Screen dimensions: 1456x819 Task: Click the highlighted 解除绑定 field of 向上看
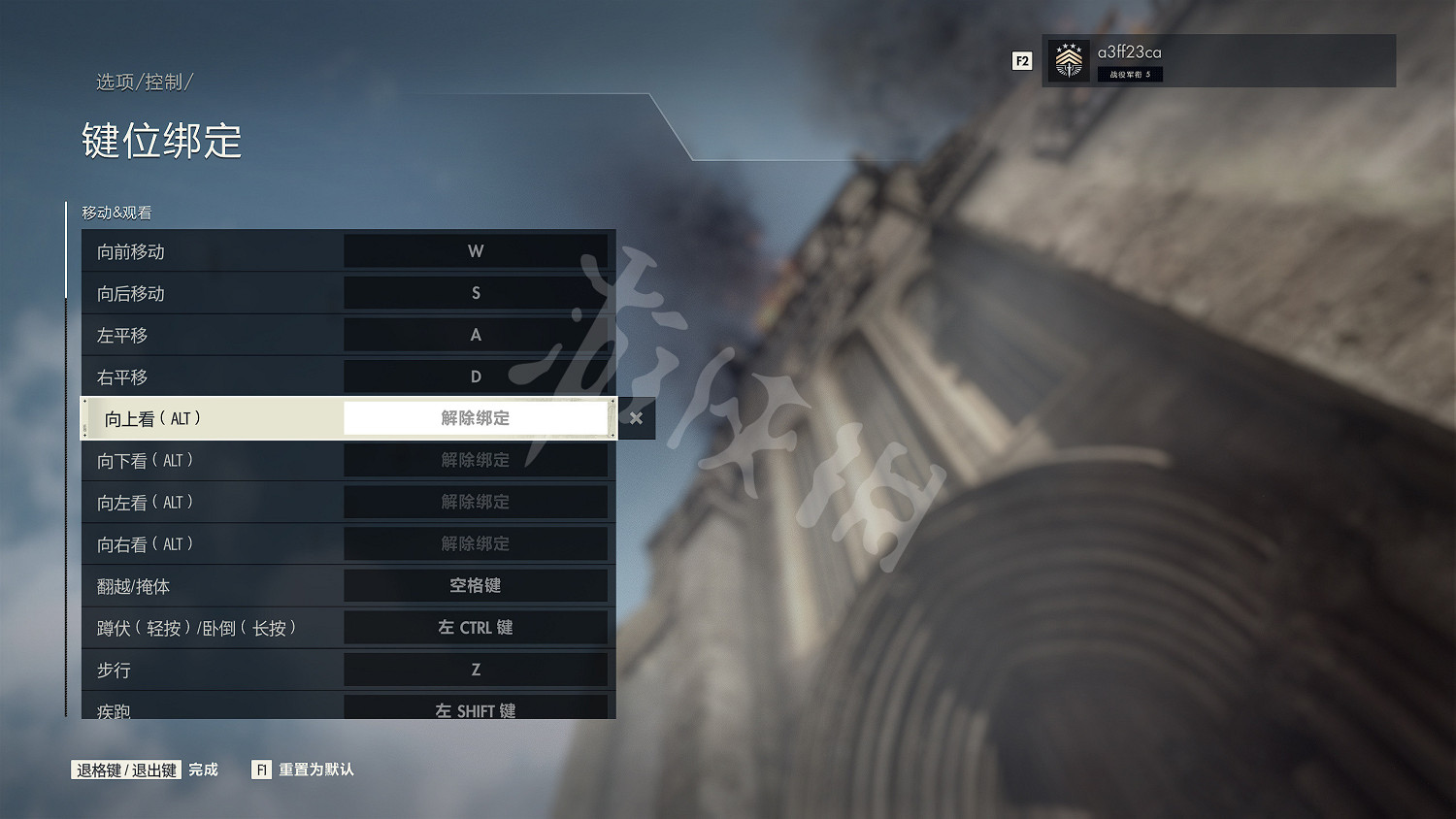(x=476, y=417)
